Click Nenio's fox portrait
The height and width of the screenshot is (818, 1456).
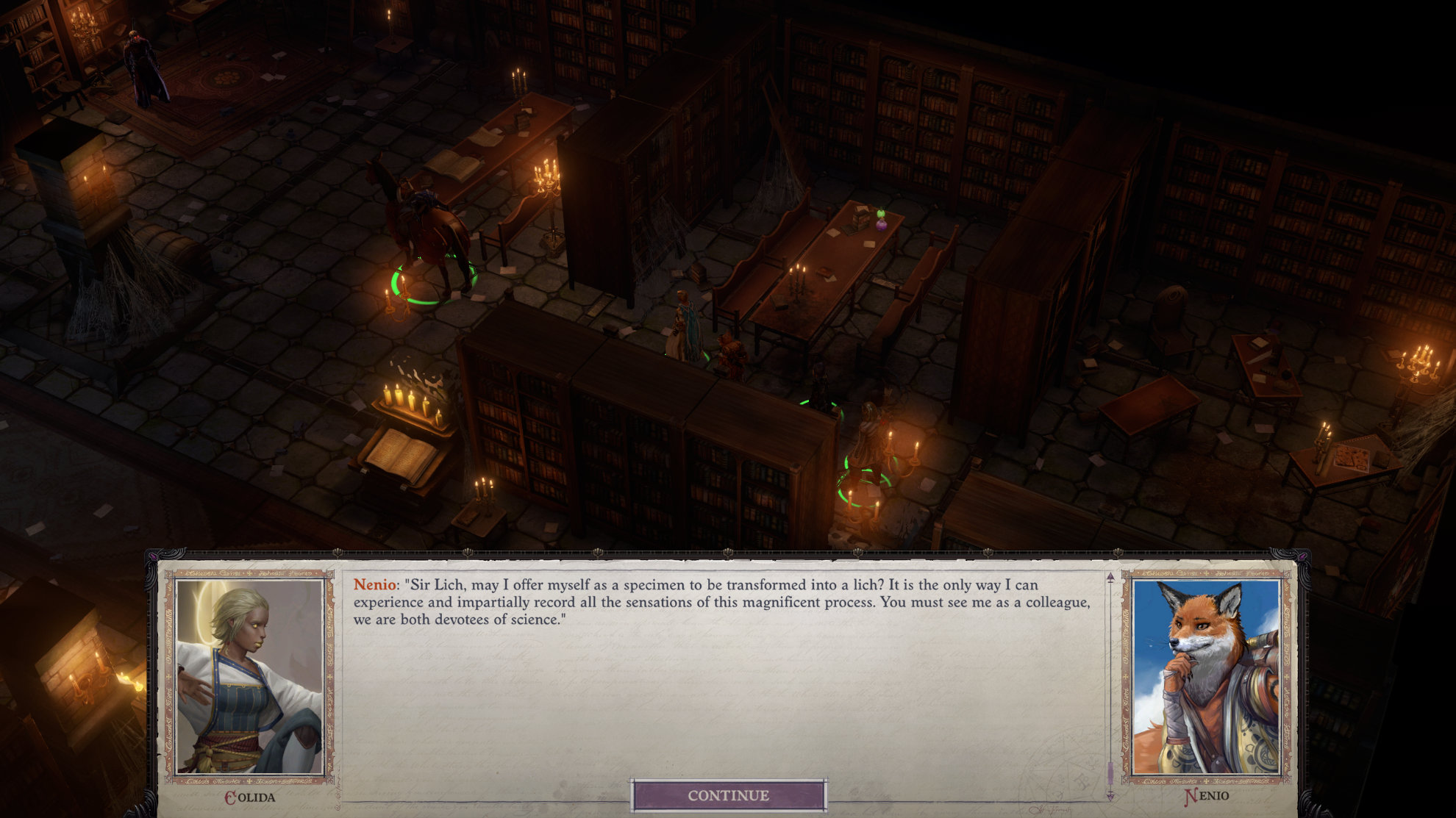click(1206, 676)
